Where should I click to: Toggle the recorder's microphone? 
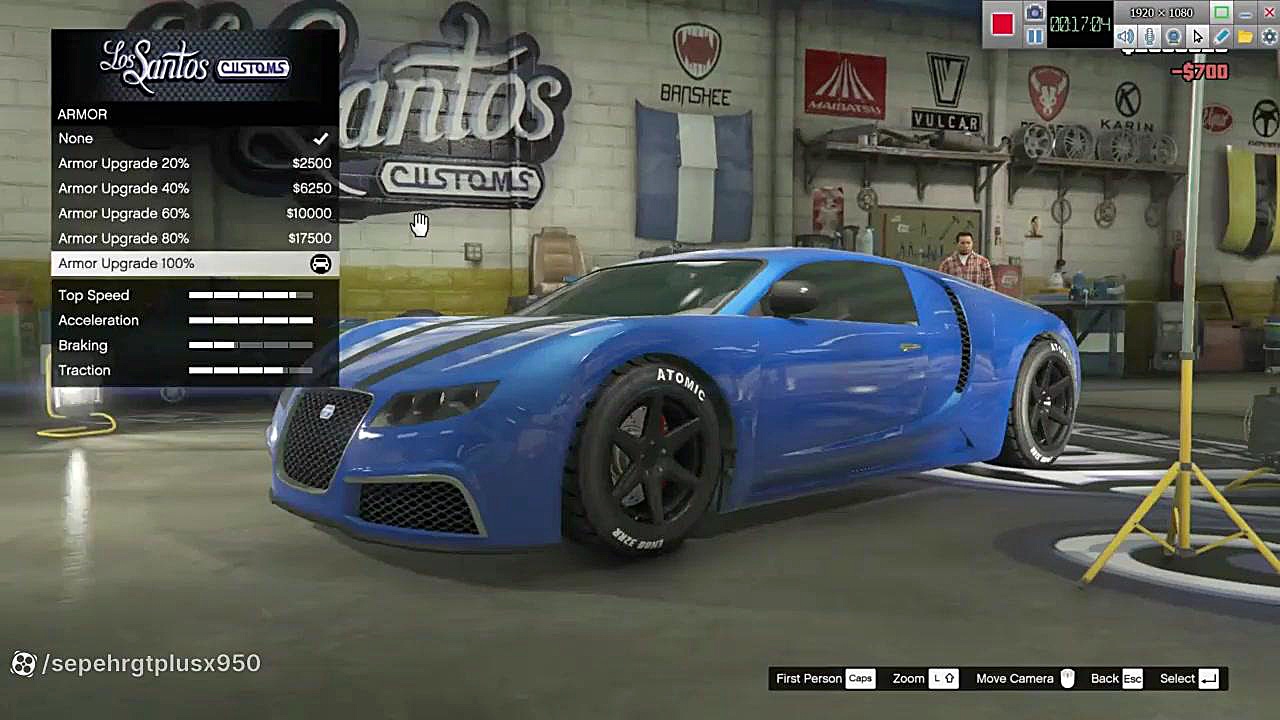[x=1150, y=37]
